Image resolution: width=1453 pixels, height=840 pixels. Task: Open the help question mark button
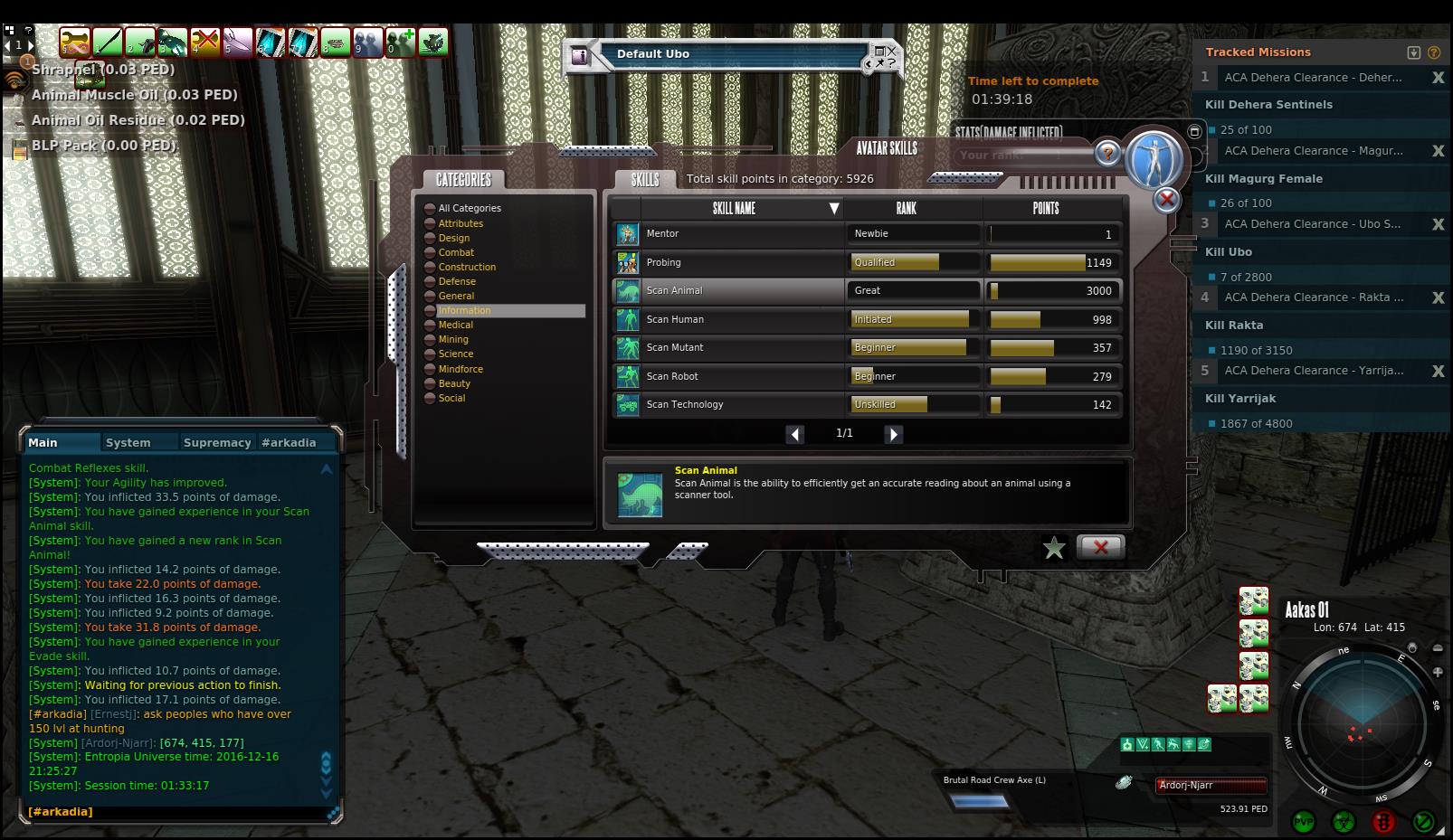pos(1107,153)
